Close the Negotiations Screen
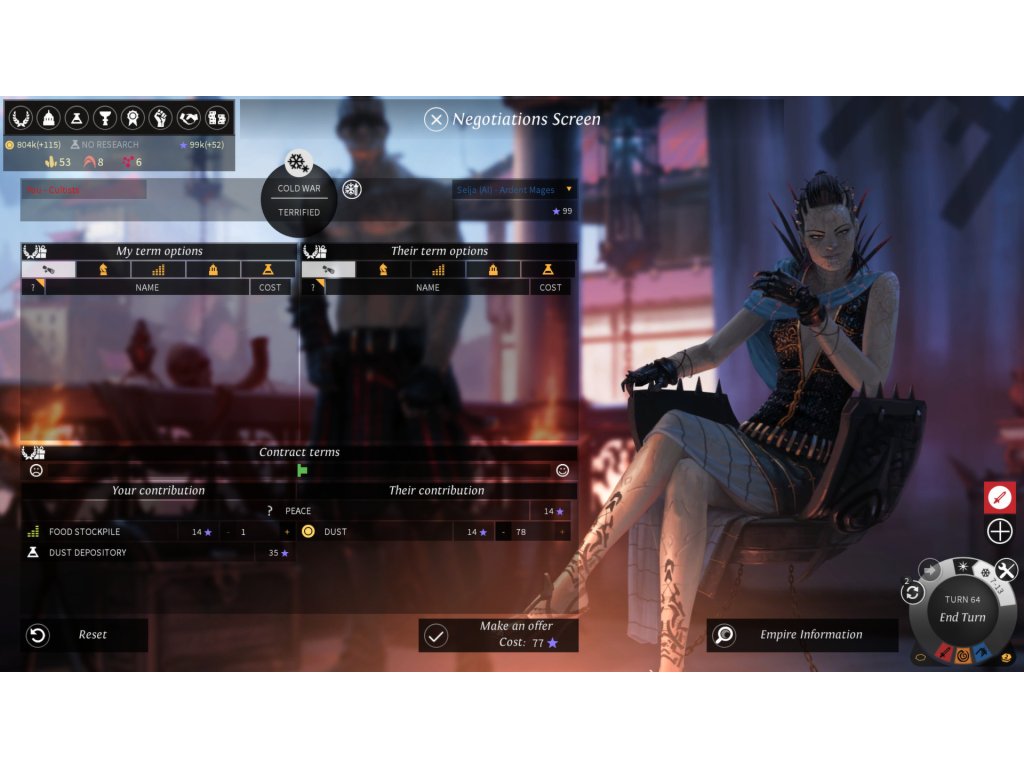1024x768 pixels. coord(436,120)
